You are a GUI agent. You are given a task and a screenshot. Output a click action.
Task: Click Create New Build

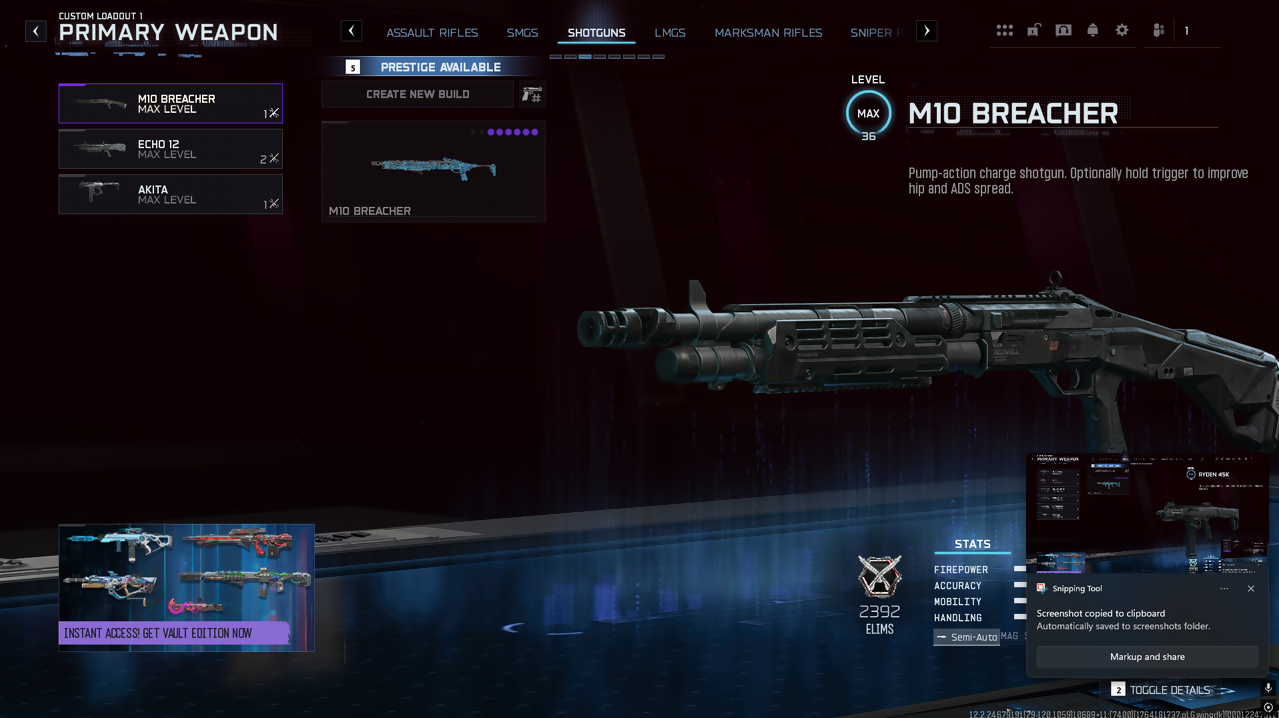click(417, 94)
